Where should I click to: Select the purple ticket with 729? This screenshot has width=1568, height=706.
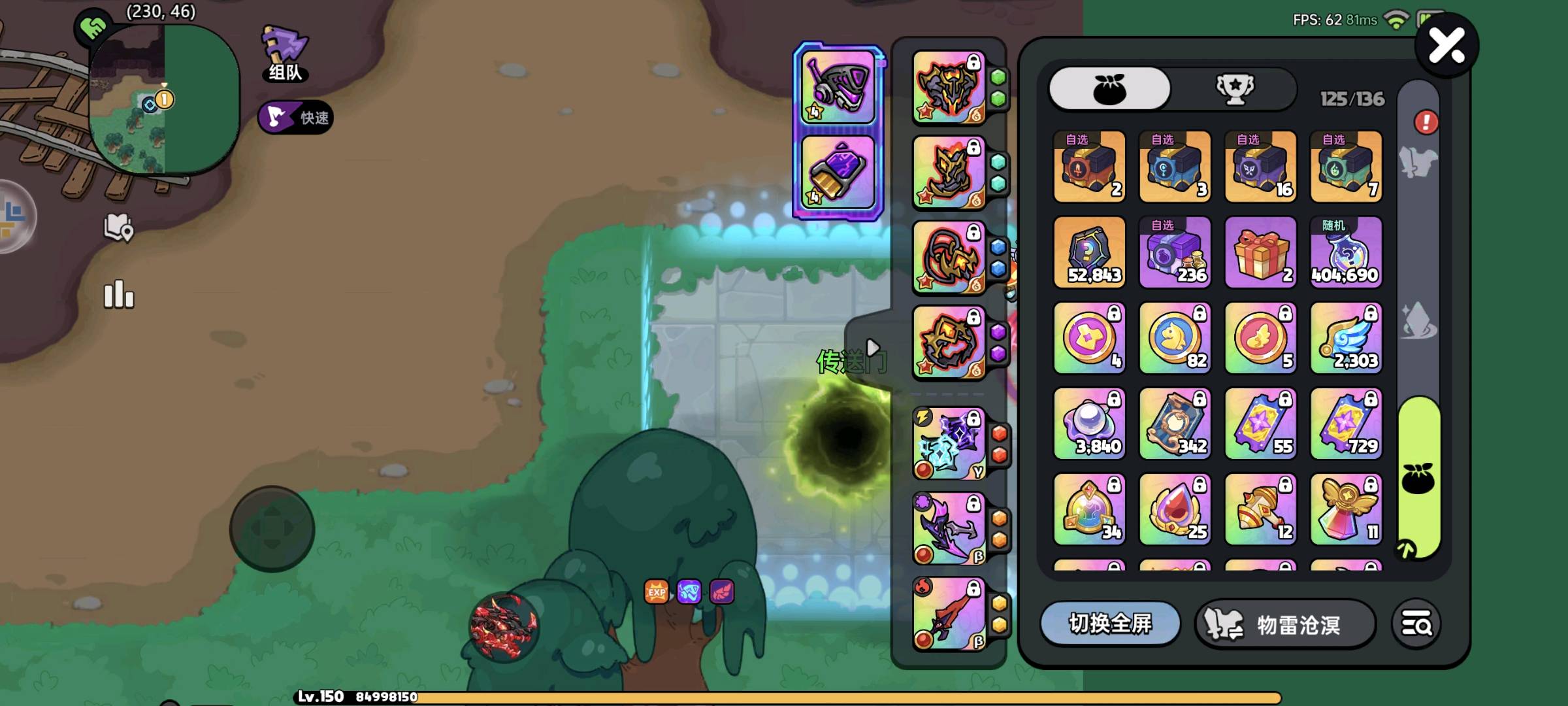(x=1346, y=424)
